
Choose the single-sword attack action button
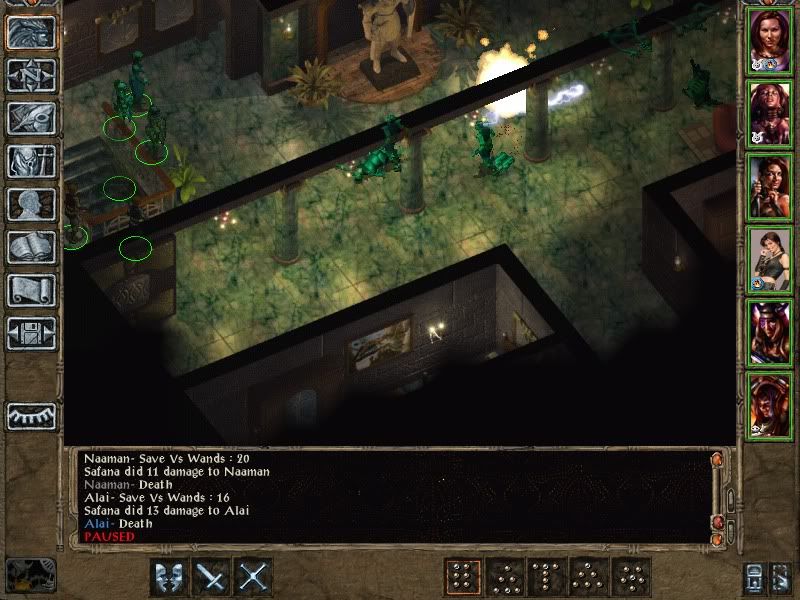pos(211,577)
